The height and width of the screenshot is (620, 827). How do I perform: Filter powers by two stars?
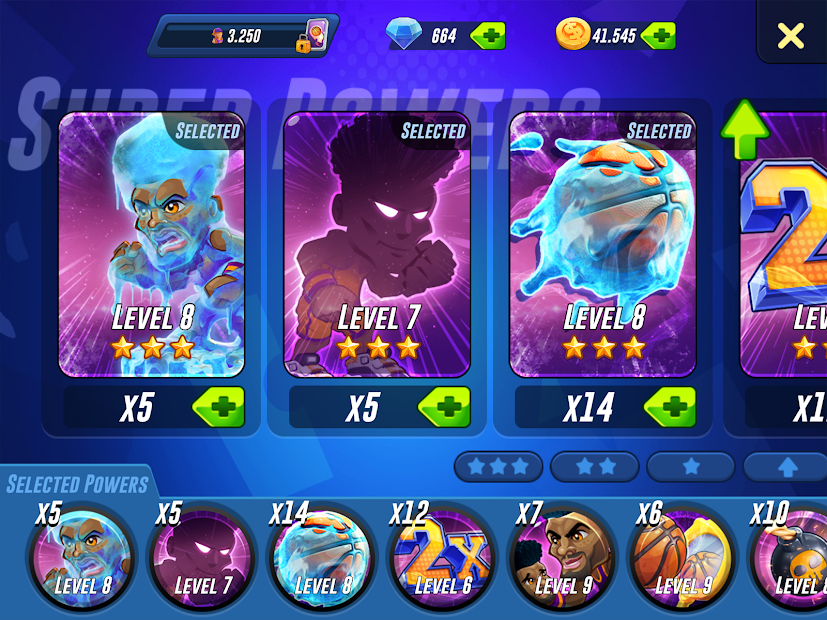coord(594,467)
